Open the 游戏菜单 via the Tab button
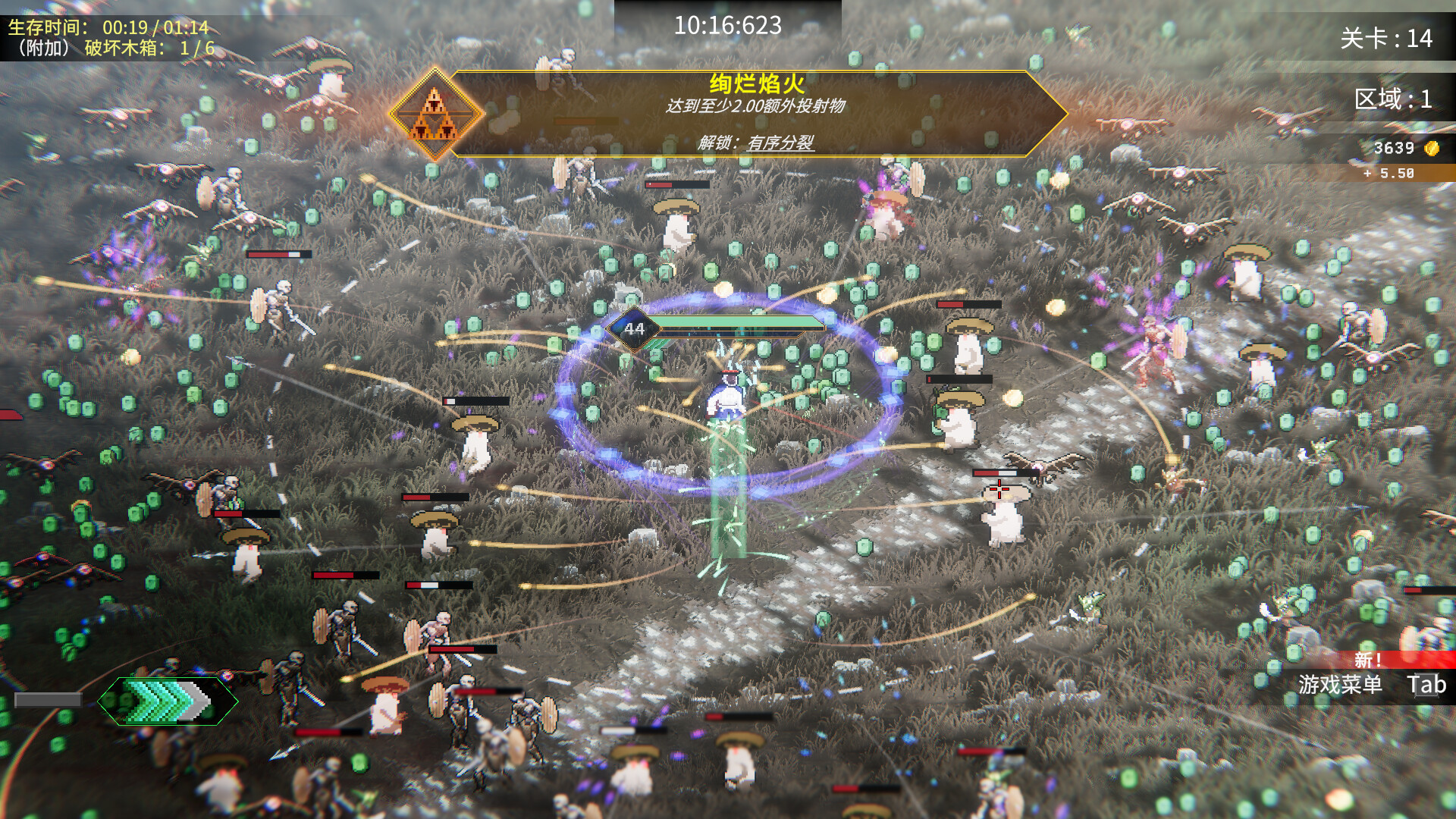The width and height of the screenshot is (1456, 819). [1427, 684]
